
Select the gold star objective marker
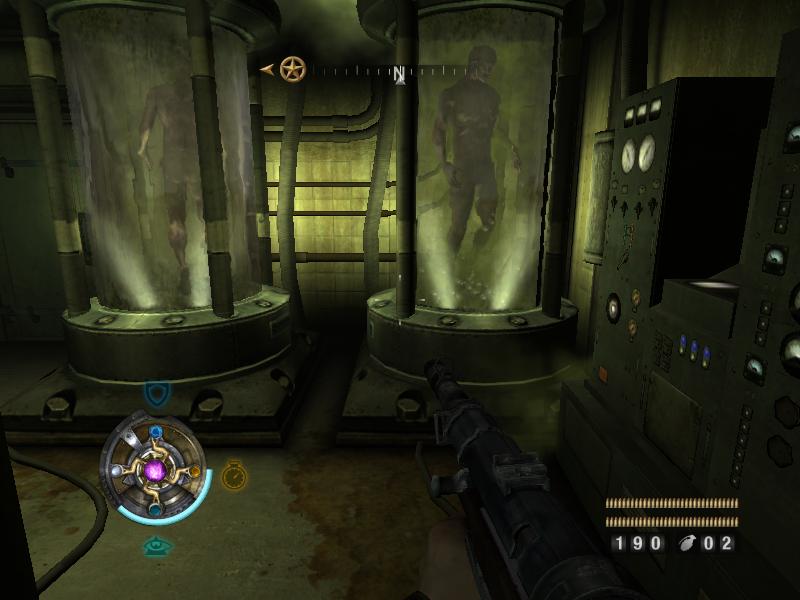coord(292,69)
